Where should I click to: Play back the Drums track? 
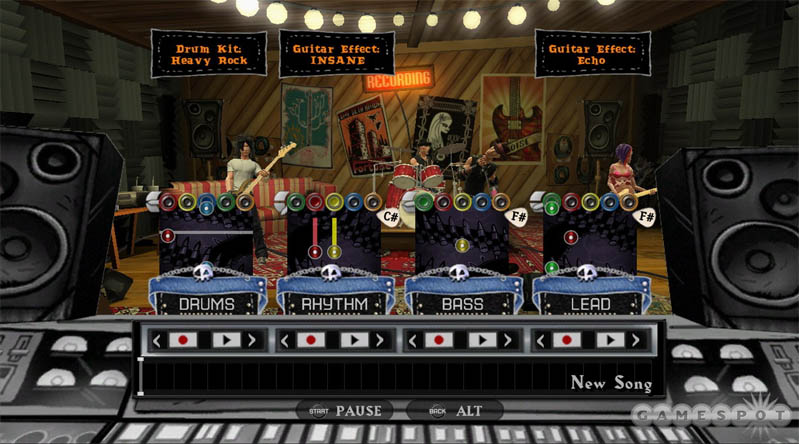tap(226, 340)
